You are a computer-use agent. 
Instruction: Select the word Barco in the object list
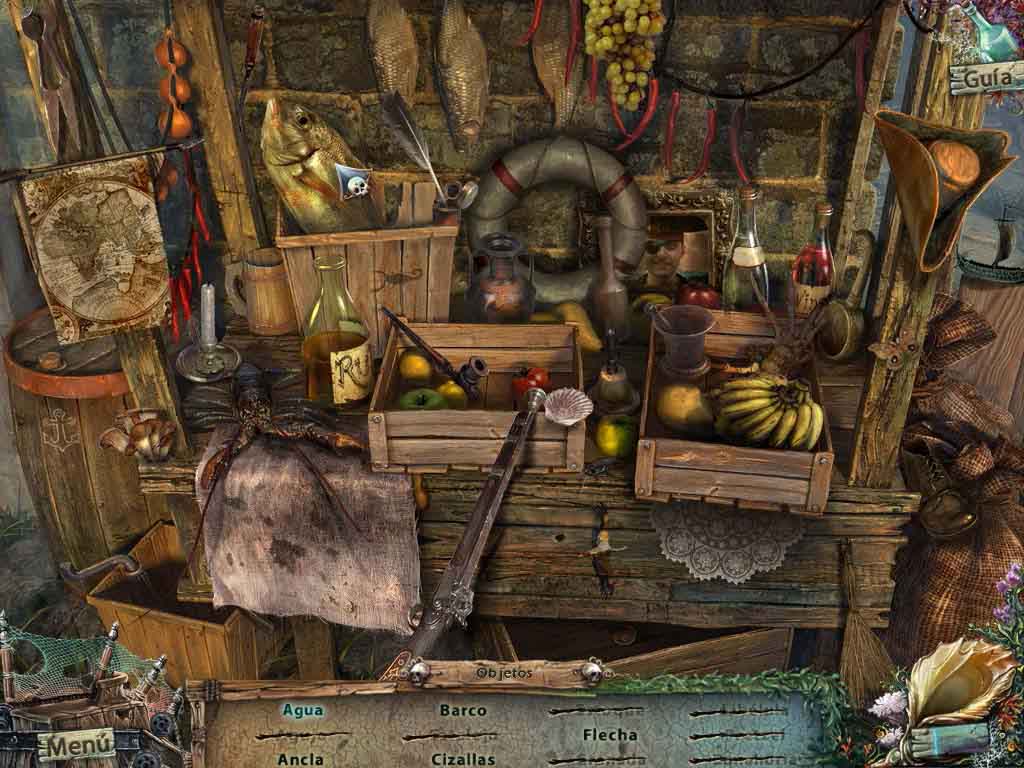click(463, 710)
